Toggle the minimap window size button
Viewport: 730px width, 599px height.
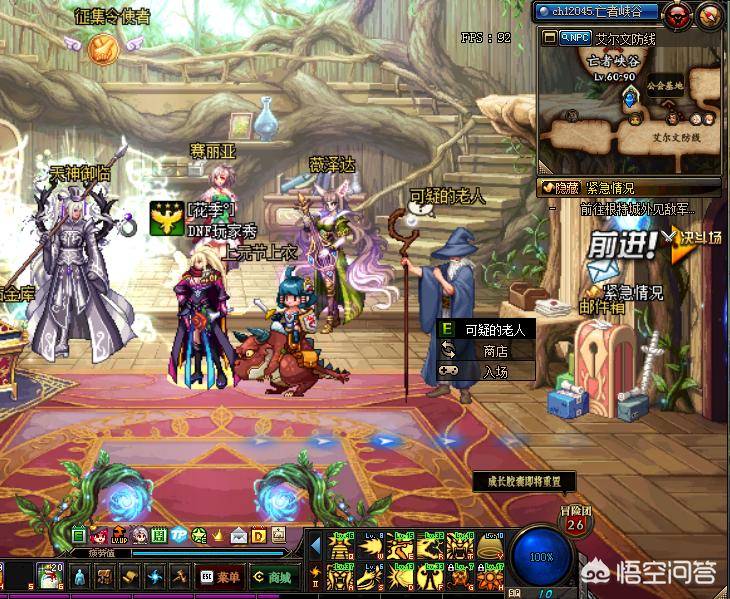click(x=550, y=37)
